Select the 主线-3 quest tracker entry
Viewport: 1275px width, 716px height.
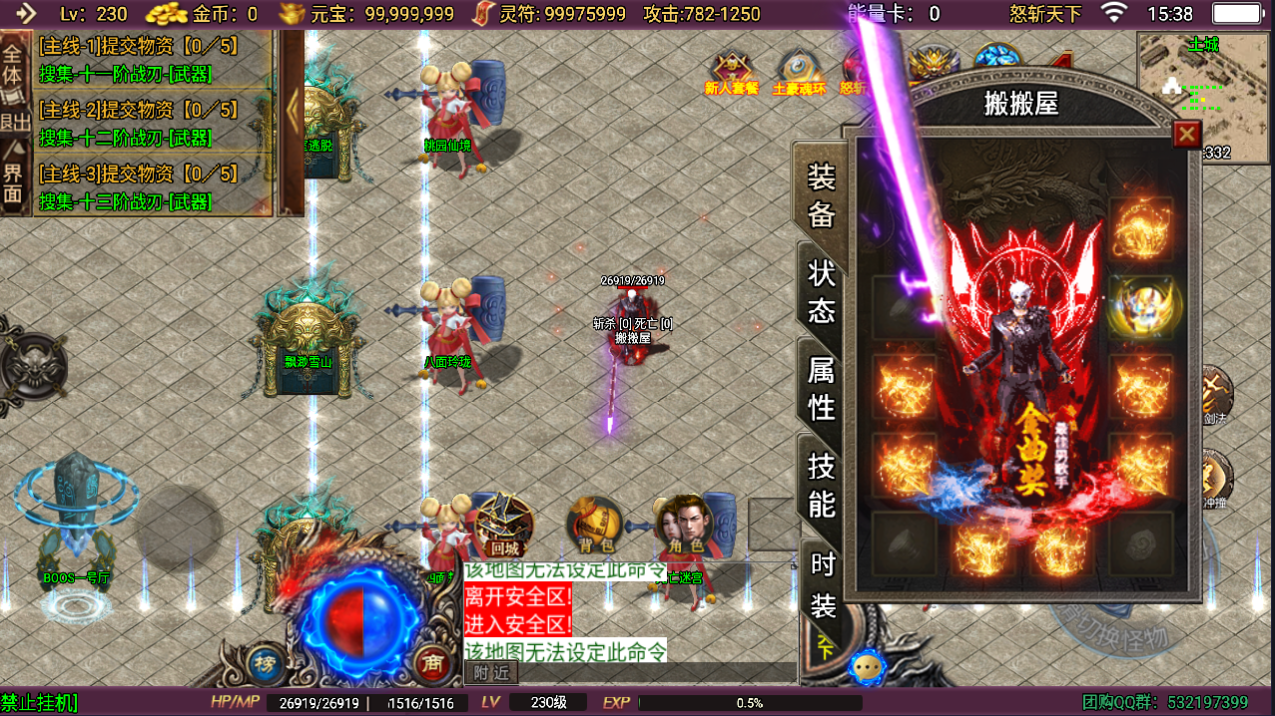pyautogui.click(x=140, y=187)
